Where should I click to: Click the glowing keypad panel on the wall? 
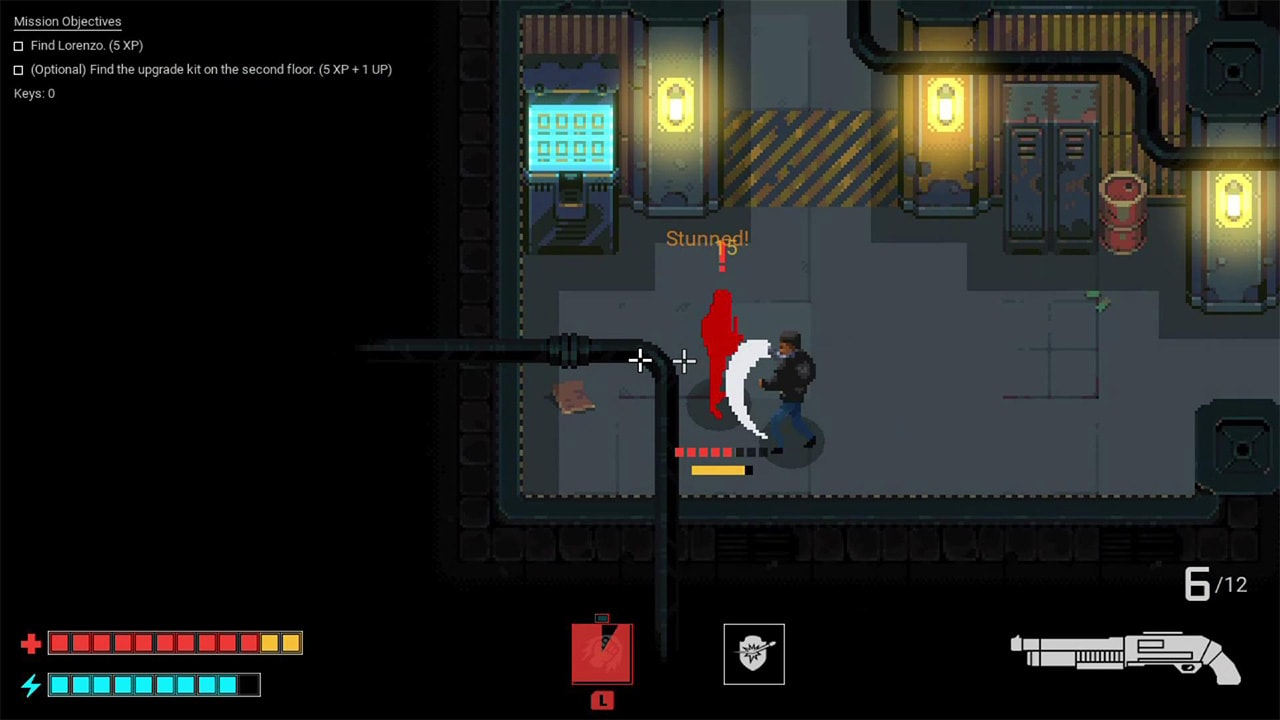(x=572, y=135)
